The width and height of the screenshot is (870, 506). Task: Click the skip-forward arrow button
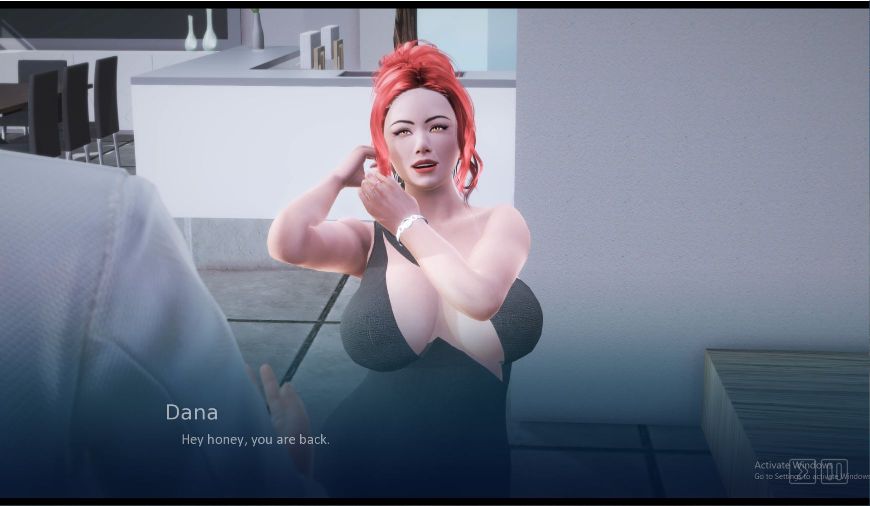point(802,471)
